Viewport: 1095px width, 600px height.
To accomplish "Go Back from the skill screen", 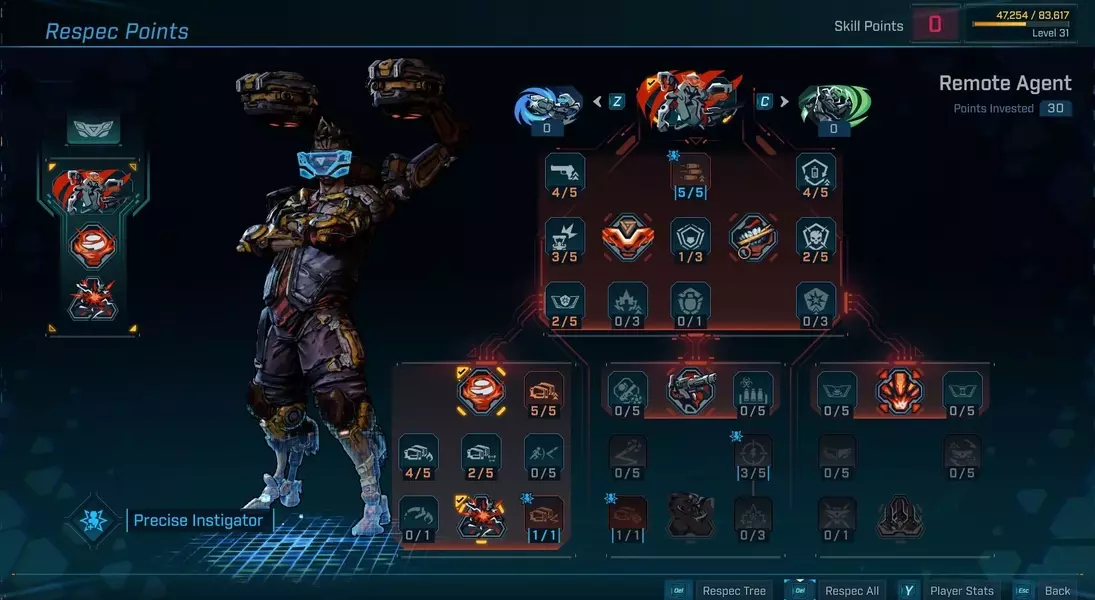I will click(1056, 590).
